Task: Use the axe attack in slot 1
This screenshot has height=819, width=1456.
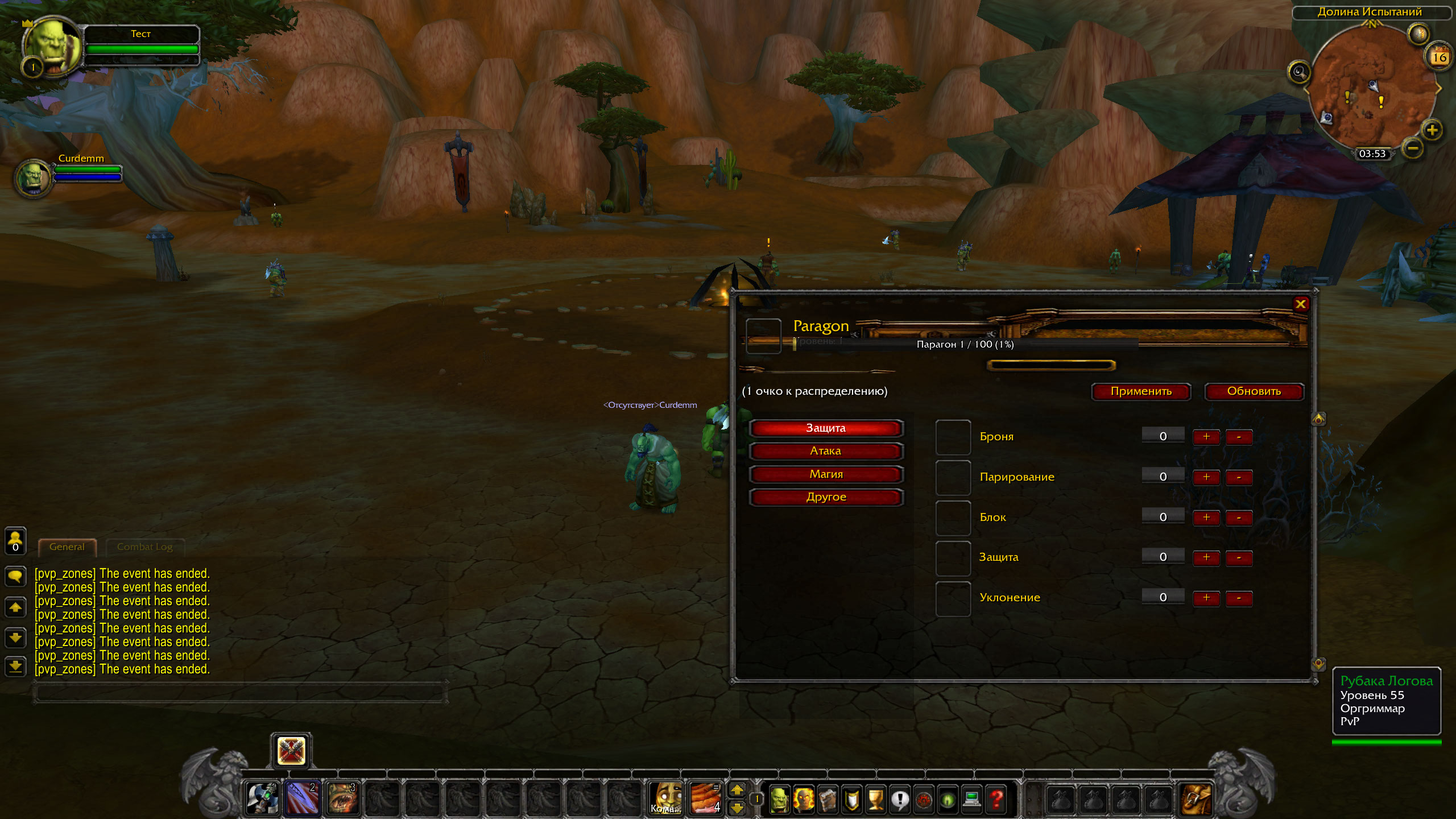Action: (262, 799)
